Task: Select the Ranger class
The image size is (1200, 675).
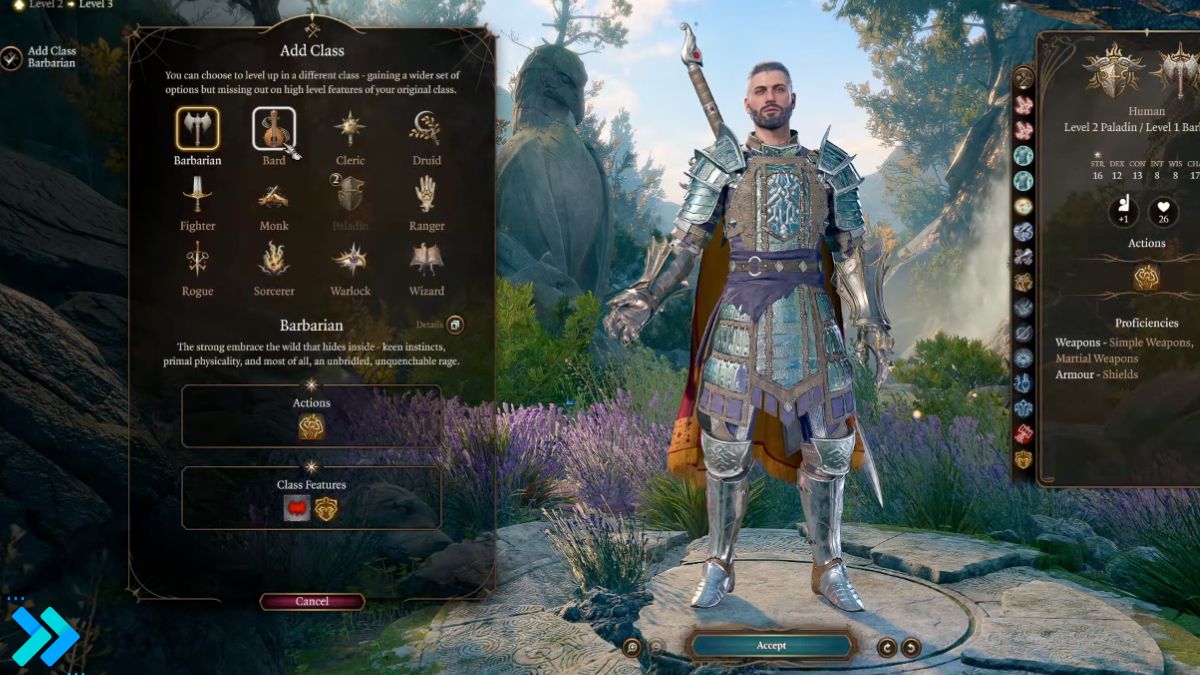Action: point(426,193)
